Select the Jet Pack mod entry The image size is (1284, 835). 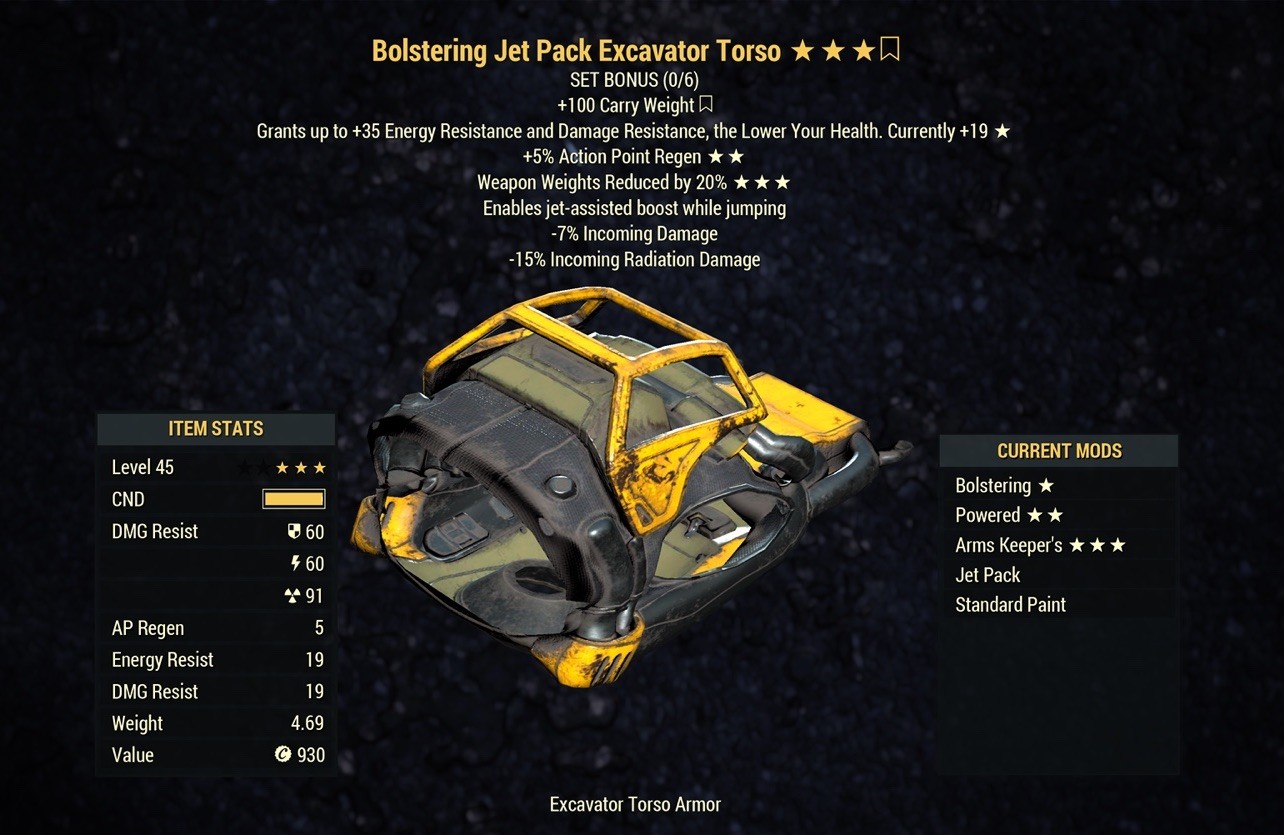(x=988, y=575)
